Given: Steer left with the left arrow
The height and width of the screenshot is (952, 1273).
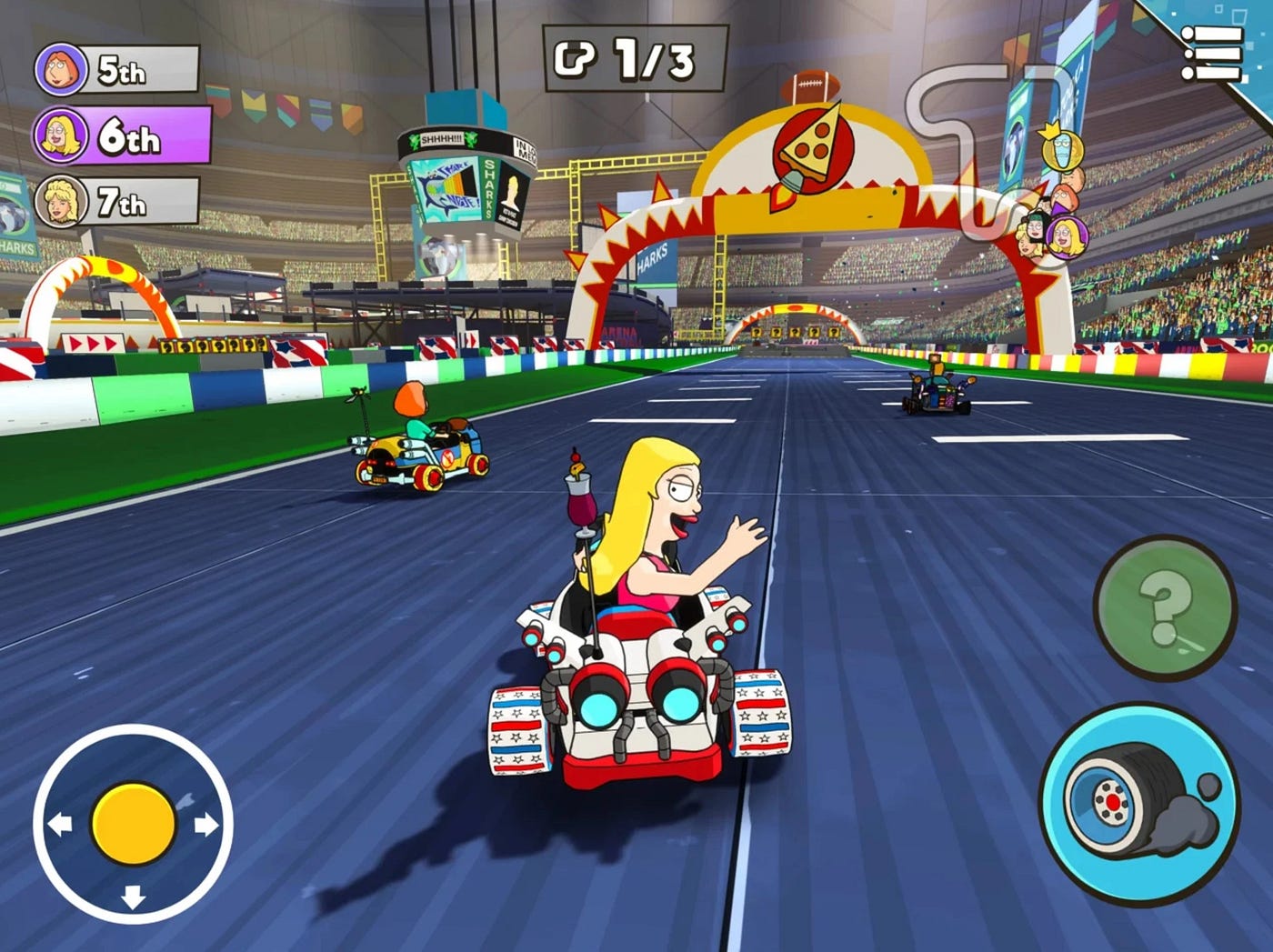Looking at the screenshot, I should [x=60, y=825].
